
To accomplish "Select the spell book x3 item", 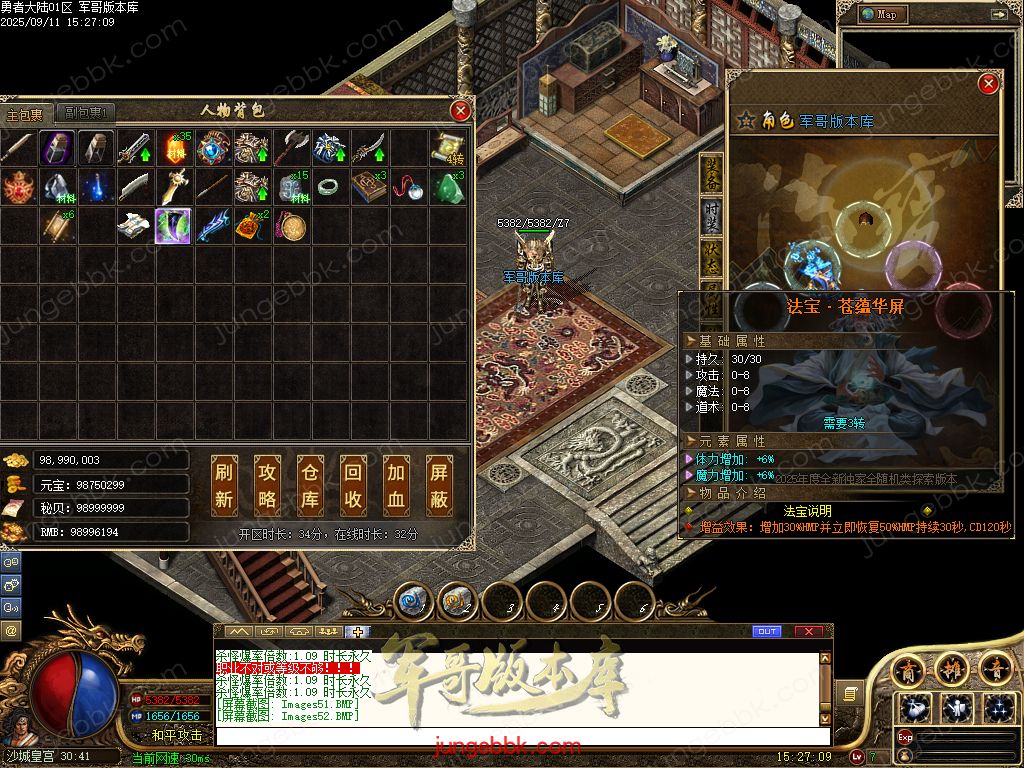I will point(368,187).
